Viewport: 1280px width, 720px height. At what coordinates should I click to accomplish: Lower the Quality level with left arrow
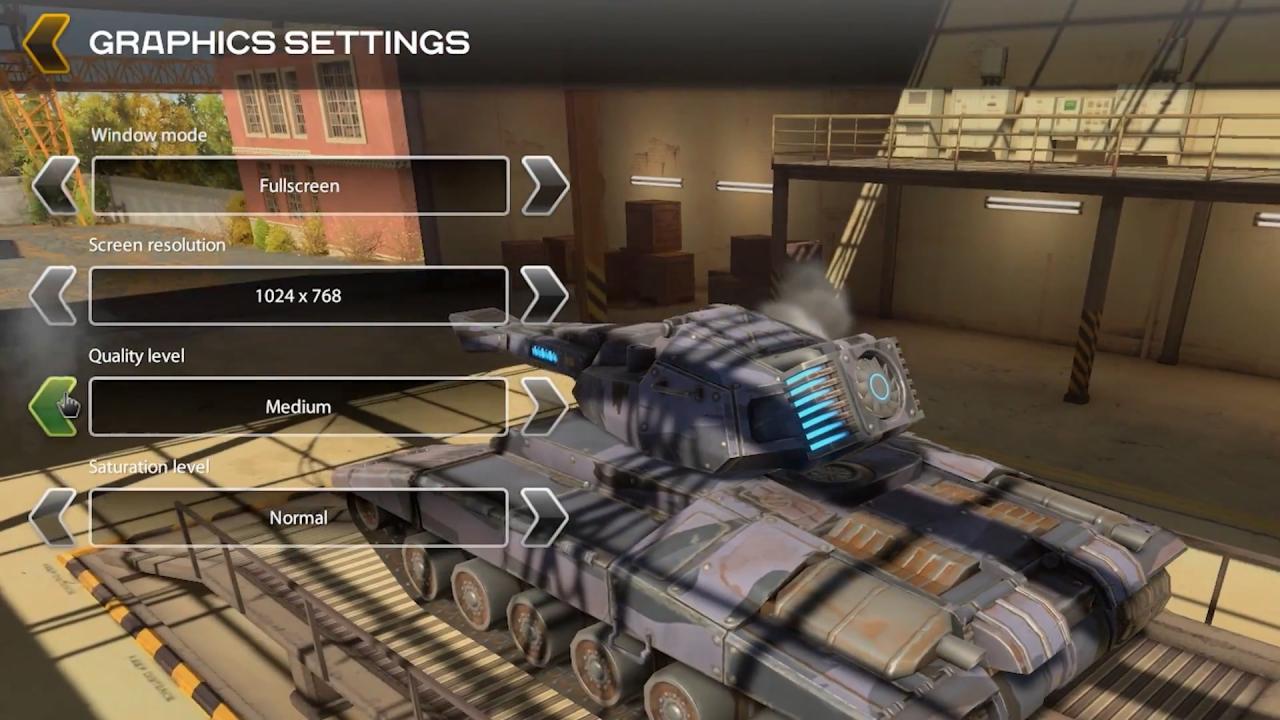click(x=54, y=406)
